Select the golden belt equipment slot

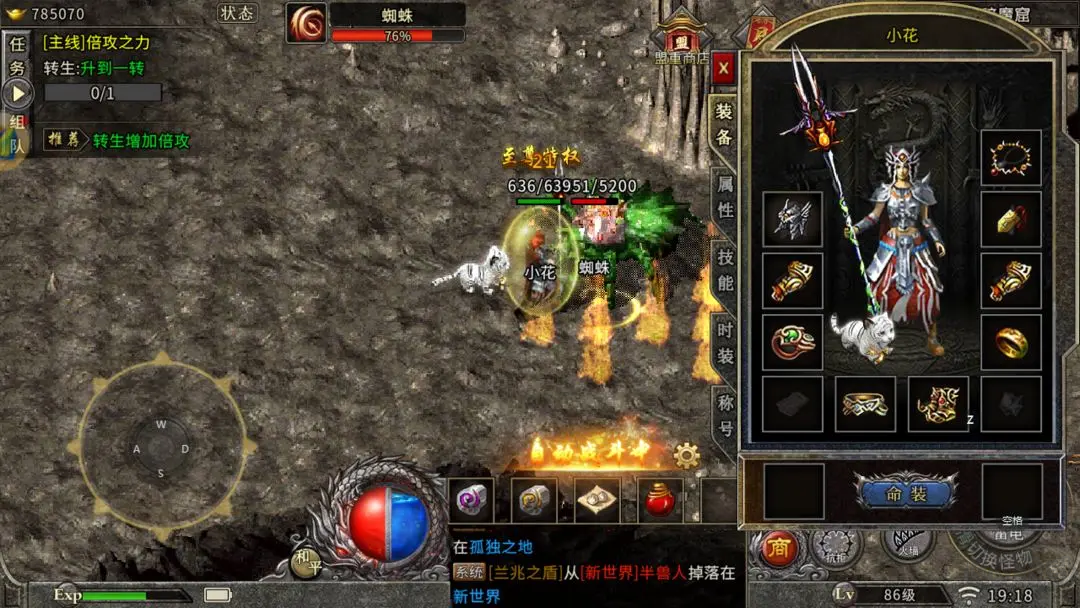point(865,404)
